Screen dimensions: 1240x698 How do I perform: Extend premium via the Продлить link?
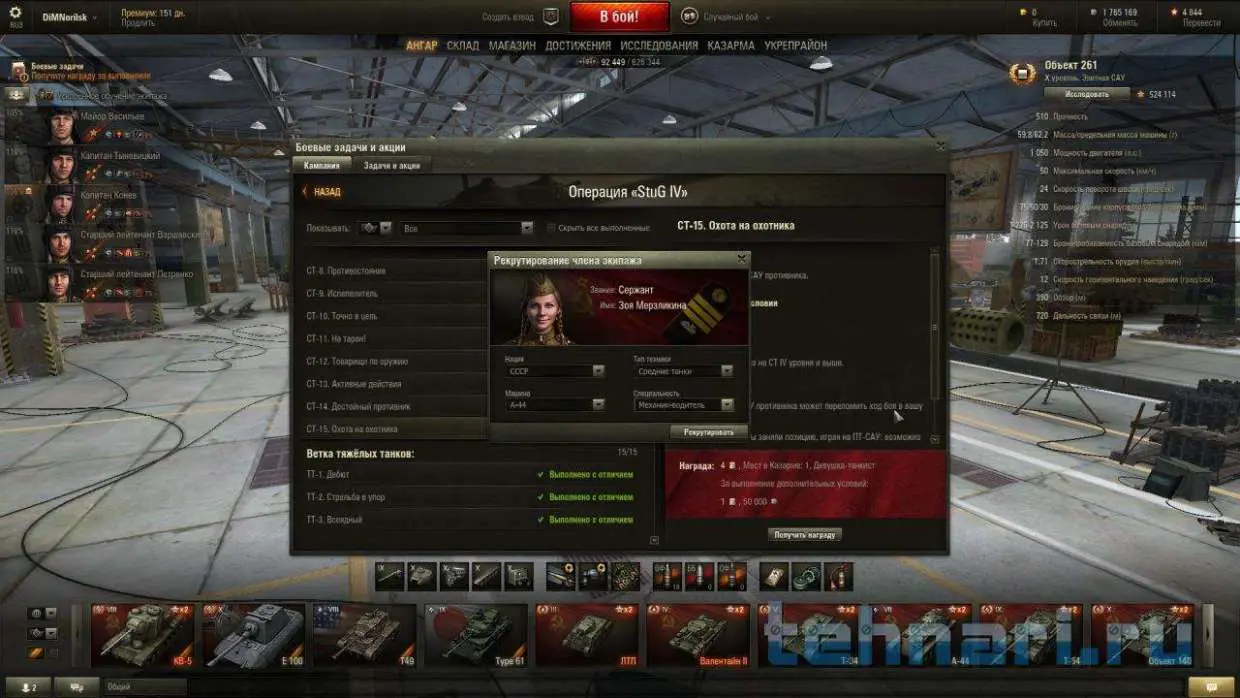coord(138,22)
